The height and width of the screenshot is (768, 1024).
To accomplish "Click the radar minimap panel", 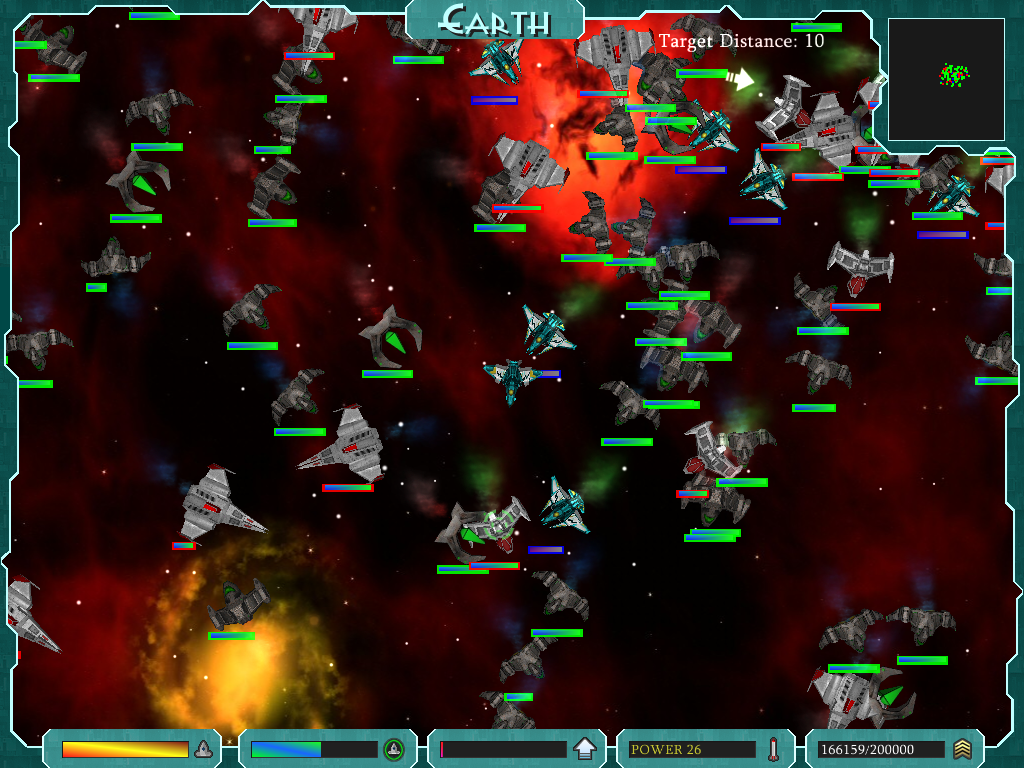I will pos(946,79).
